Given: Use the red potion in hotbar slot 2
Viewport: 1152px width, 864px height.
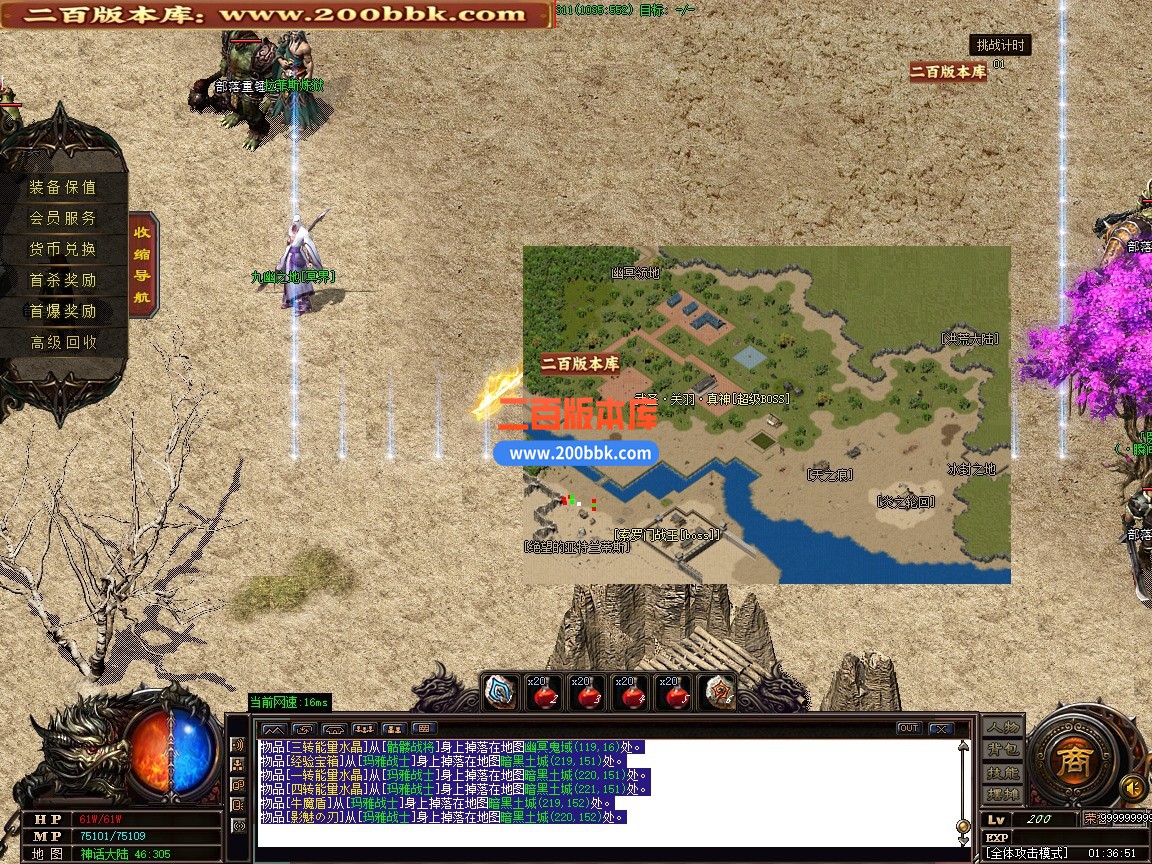Looking at the screenshot, I should click(x=544, y=692).
